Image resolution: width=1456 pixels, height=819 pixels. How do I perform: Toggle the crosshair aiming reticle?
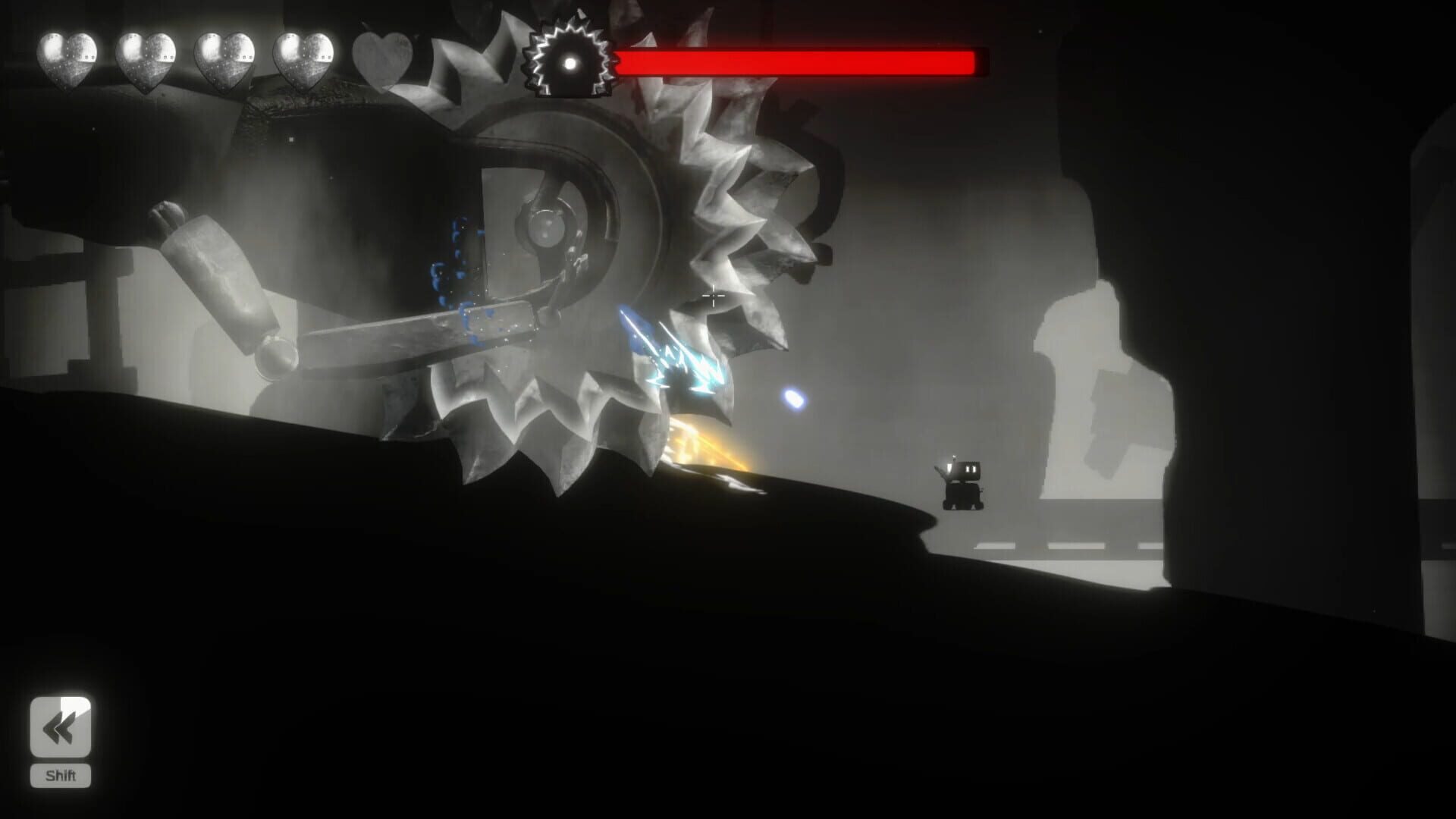click(x=714, y=297)
